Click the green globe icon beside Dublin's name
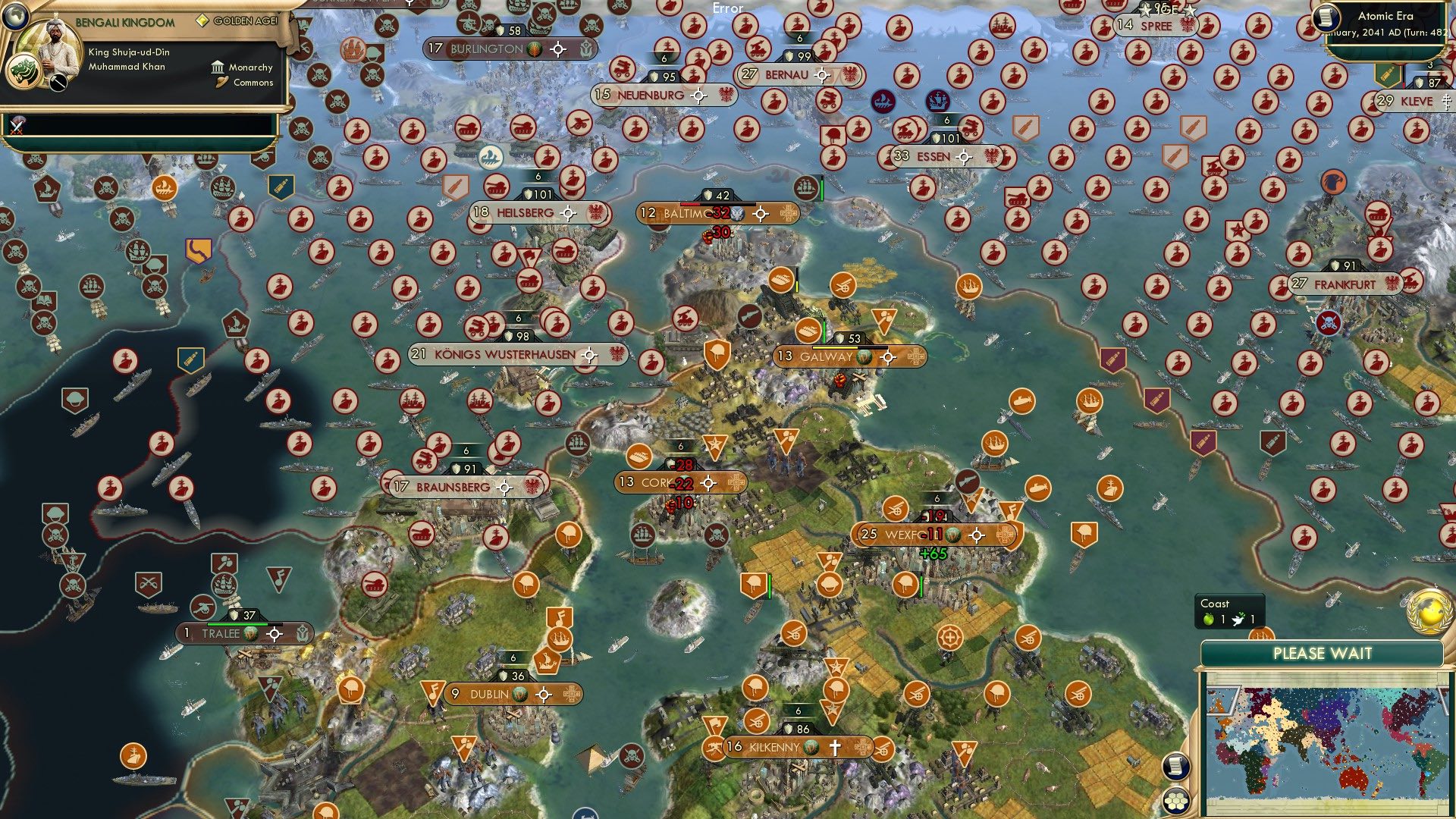This screenshot has height=819, width=1456. [521, 693]
